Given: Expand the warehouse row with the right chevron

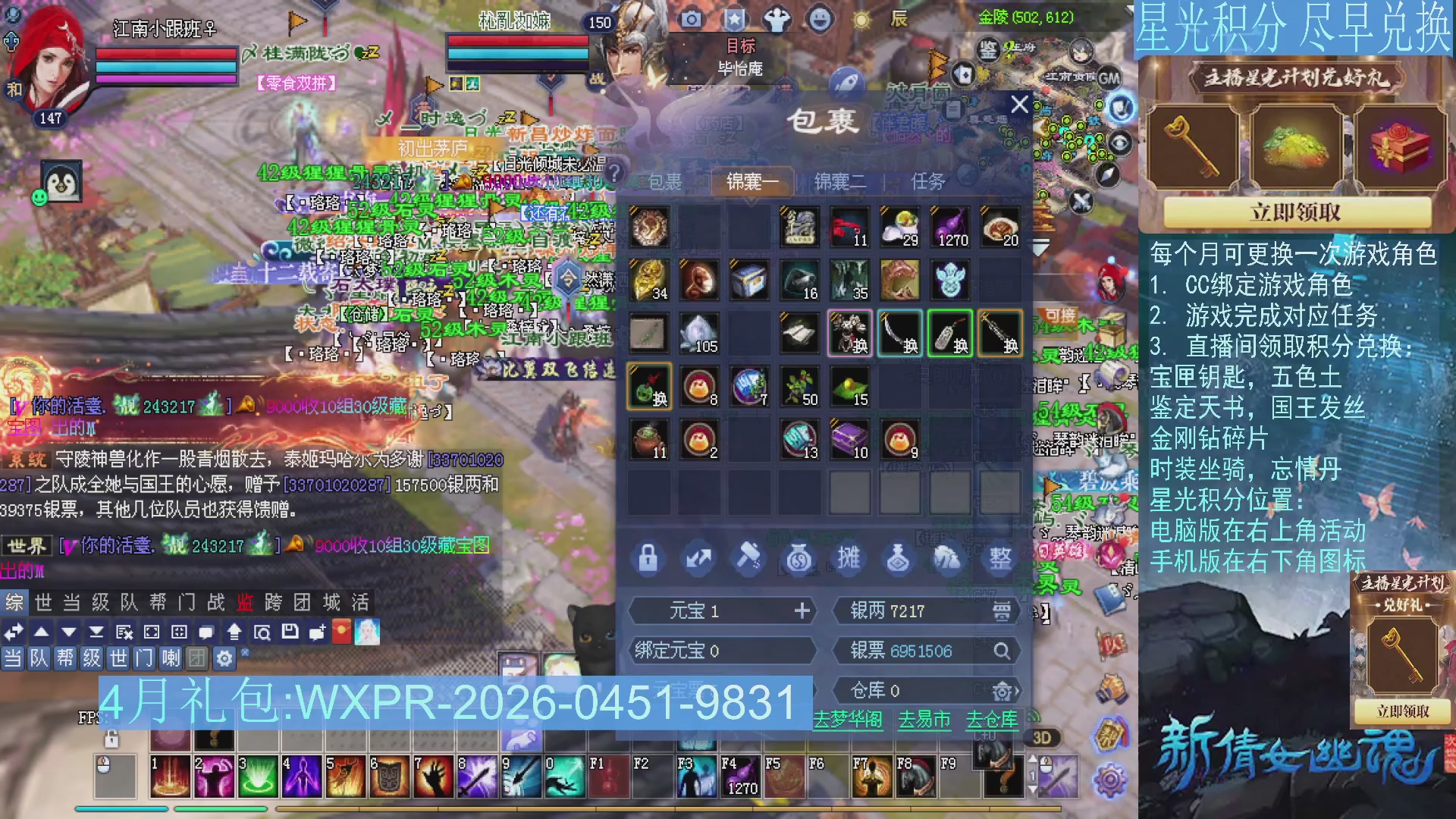Looking at the screenshot, I should coord(1017,691).
